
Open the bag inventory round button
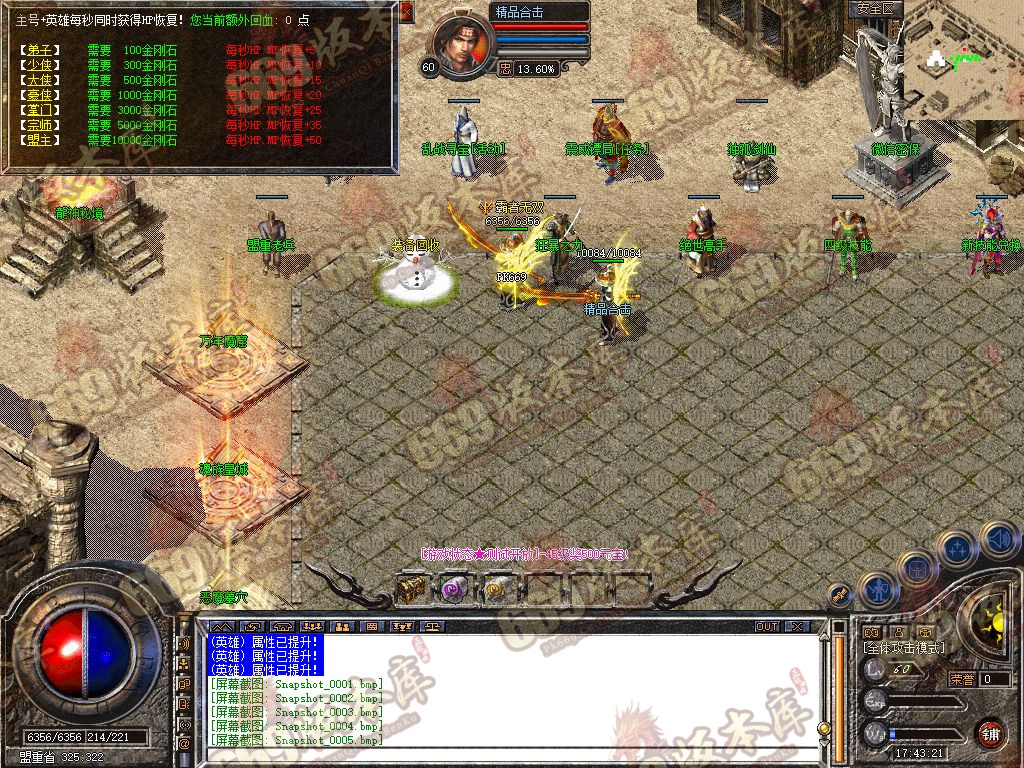(916, 569)
